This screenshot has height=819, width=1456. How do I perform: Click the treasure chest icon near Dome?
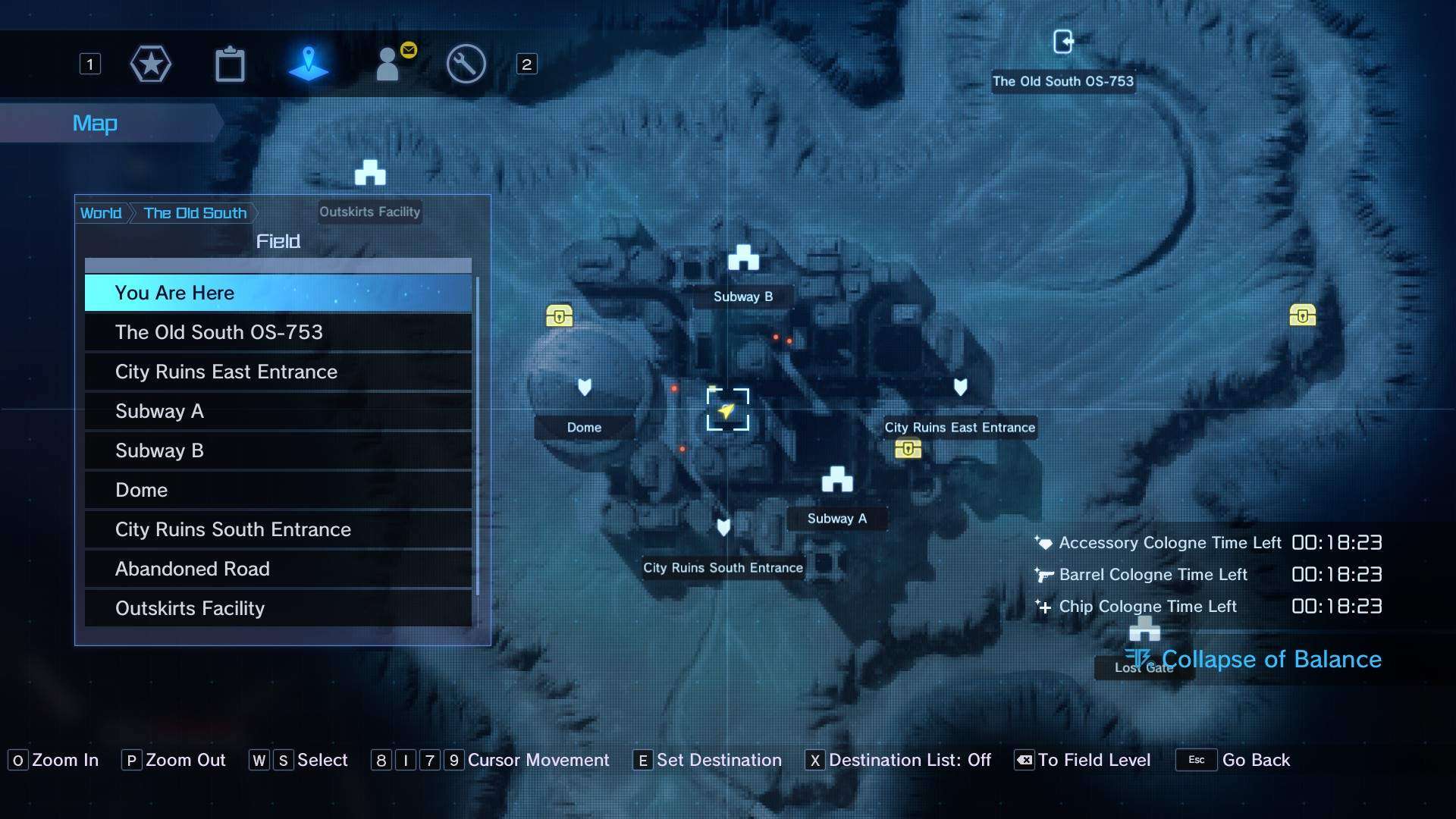[x=558, y=316]
